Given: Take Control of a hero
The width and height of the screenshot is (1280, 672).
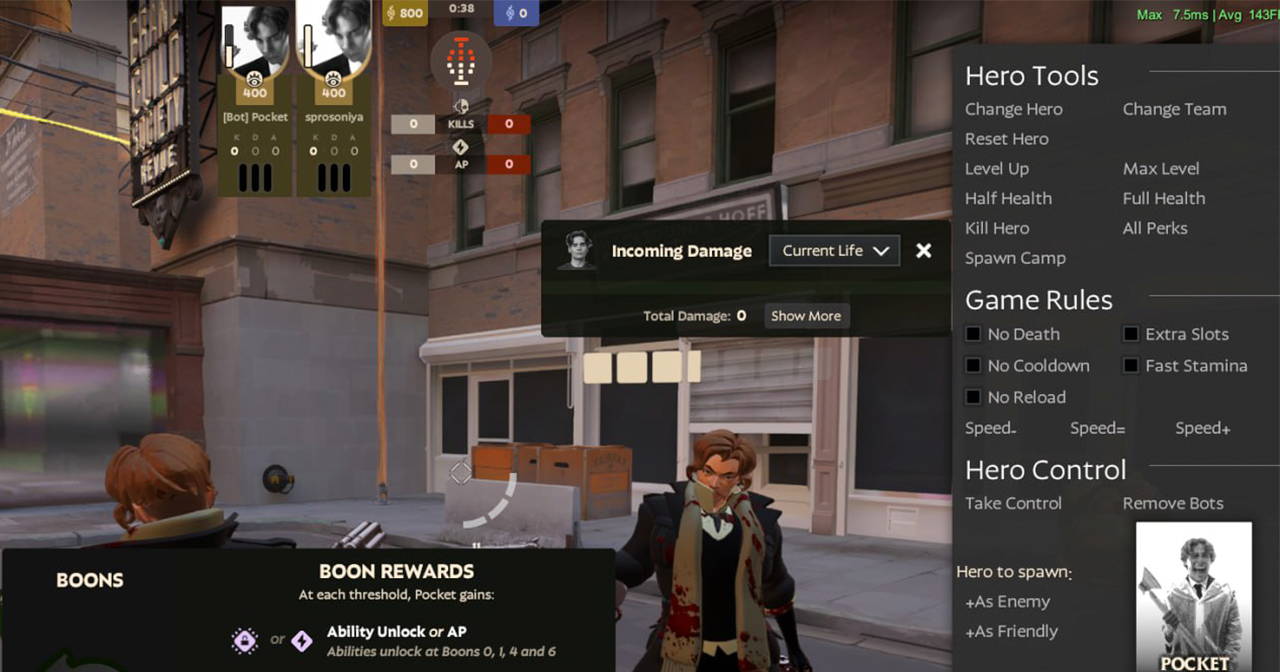Looking at the screenshot, I should (x=1013, y=503).
